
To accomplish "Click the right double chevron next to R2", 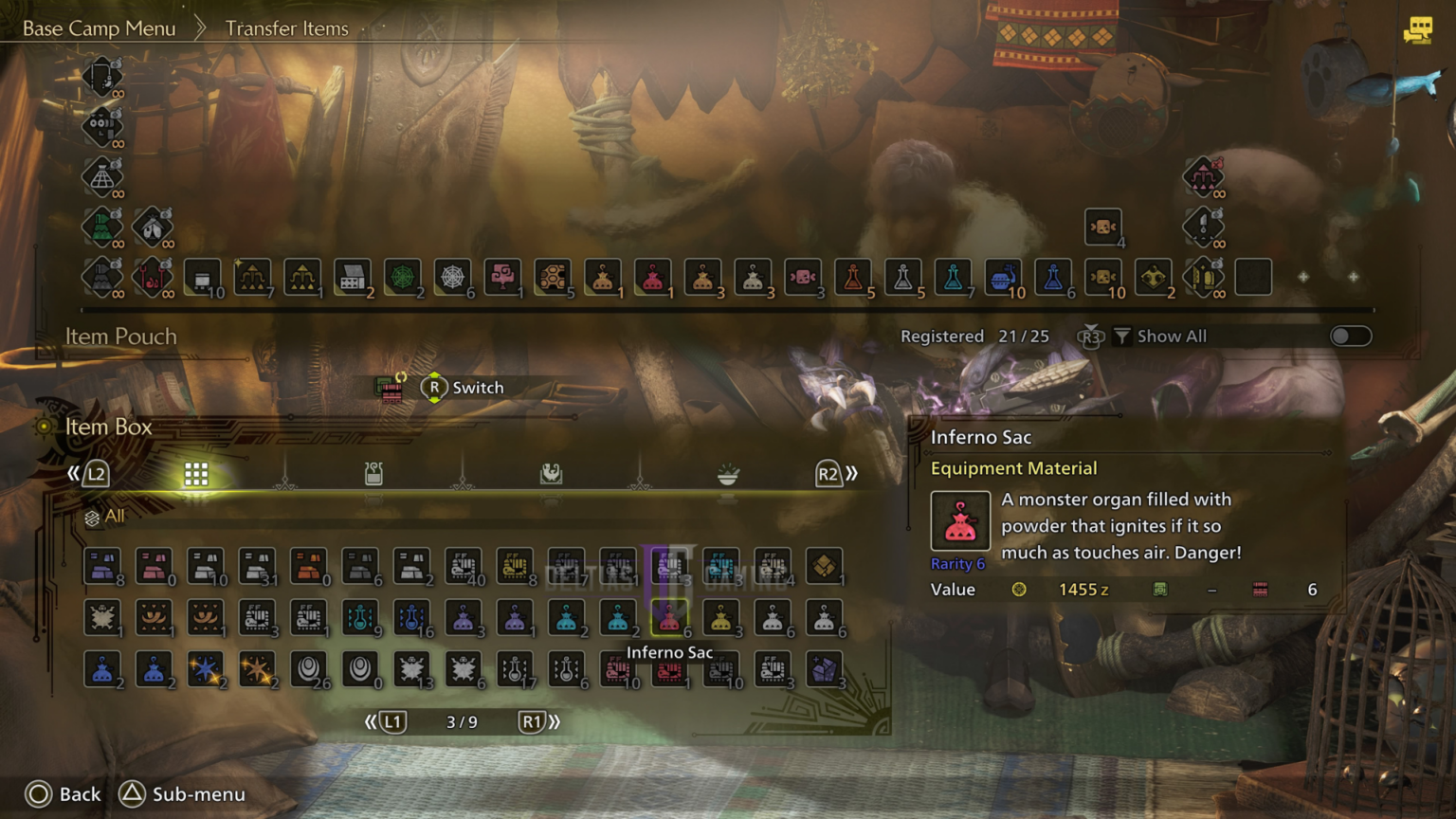I will (852, 473).
